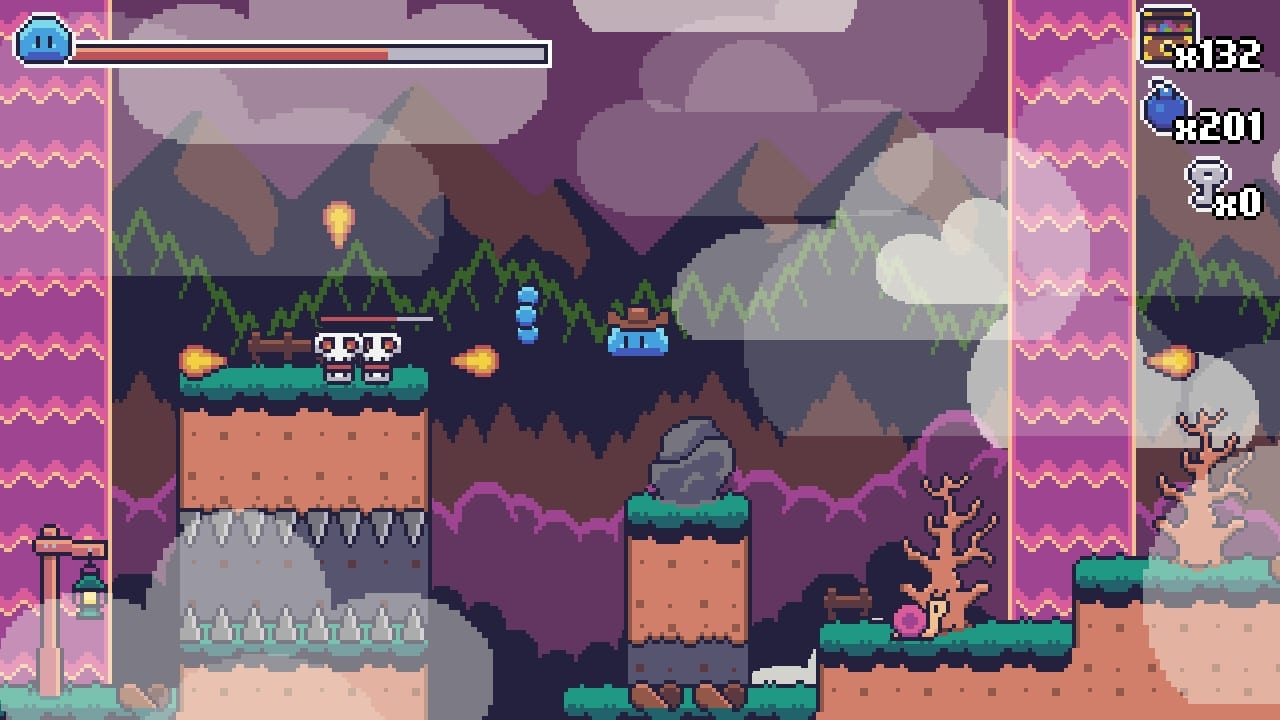Screen dimensions: 1280x720
Task: Click the wooden log fence near the snail
Action: point(847,600)
